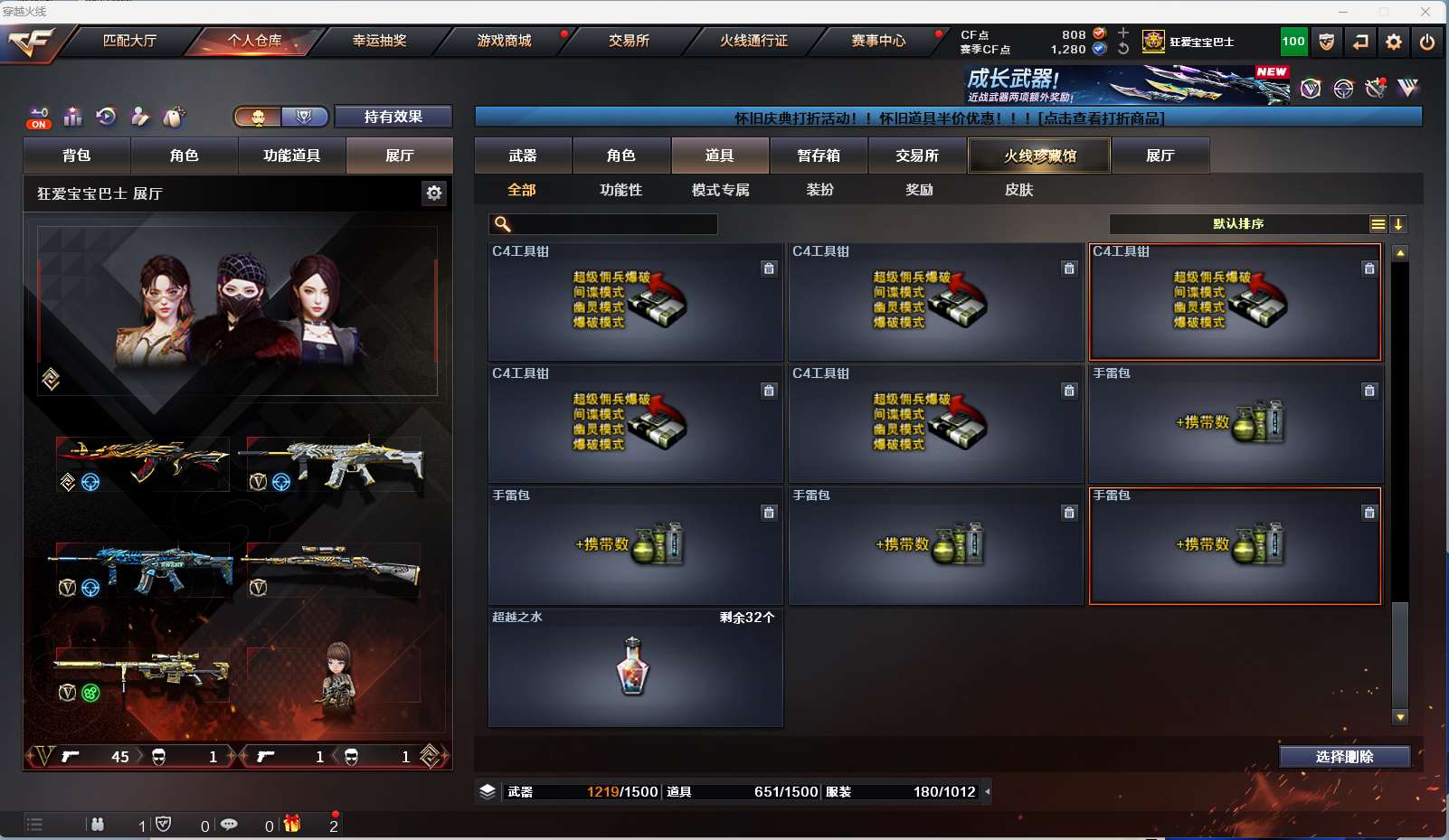Filter items by 功能性

click(x=620, y=190)
